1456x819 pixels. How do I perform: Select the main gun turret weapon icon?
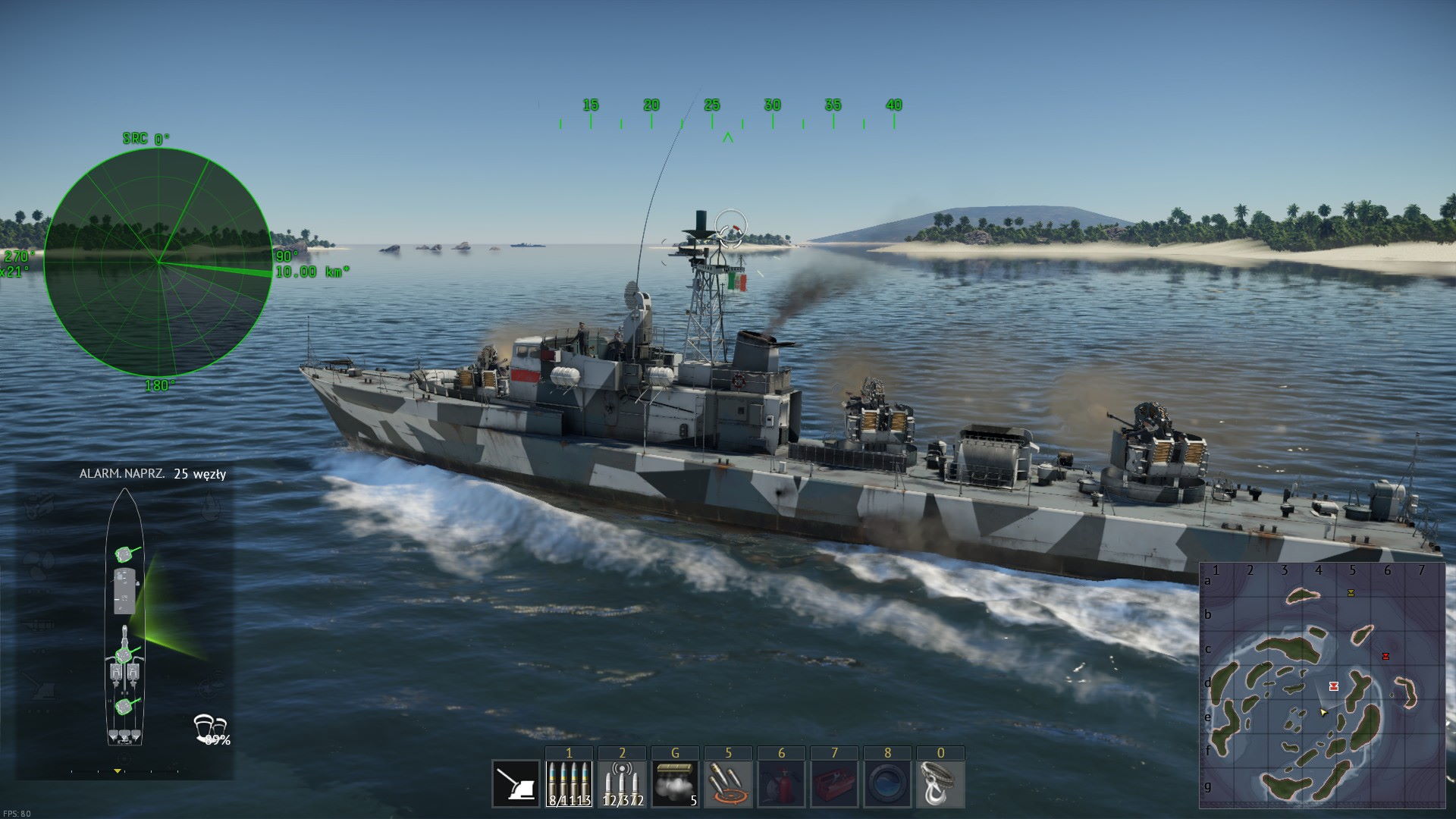click(516, 783)
